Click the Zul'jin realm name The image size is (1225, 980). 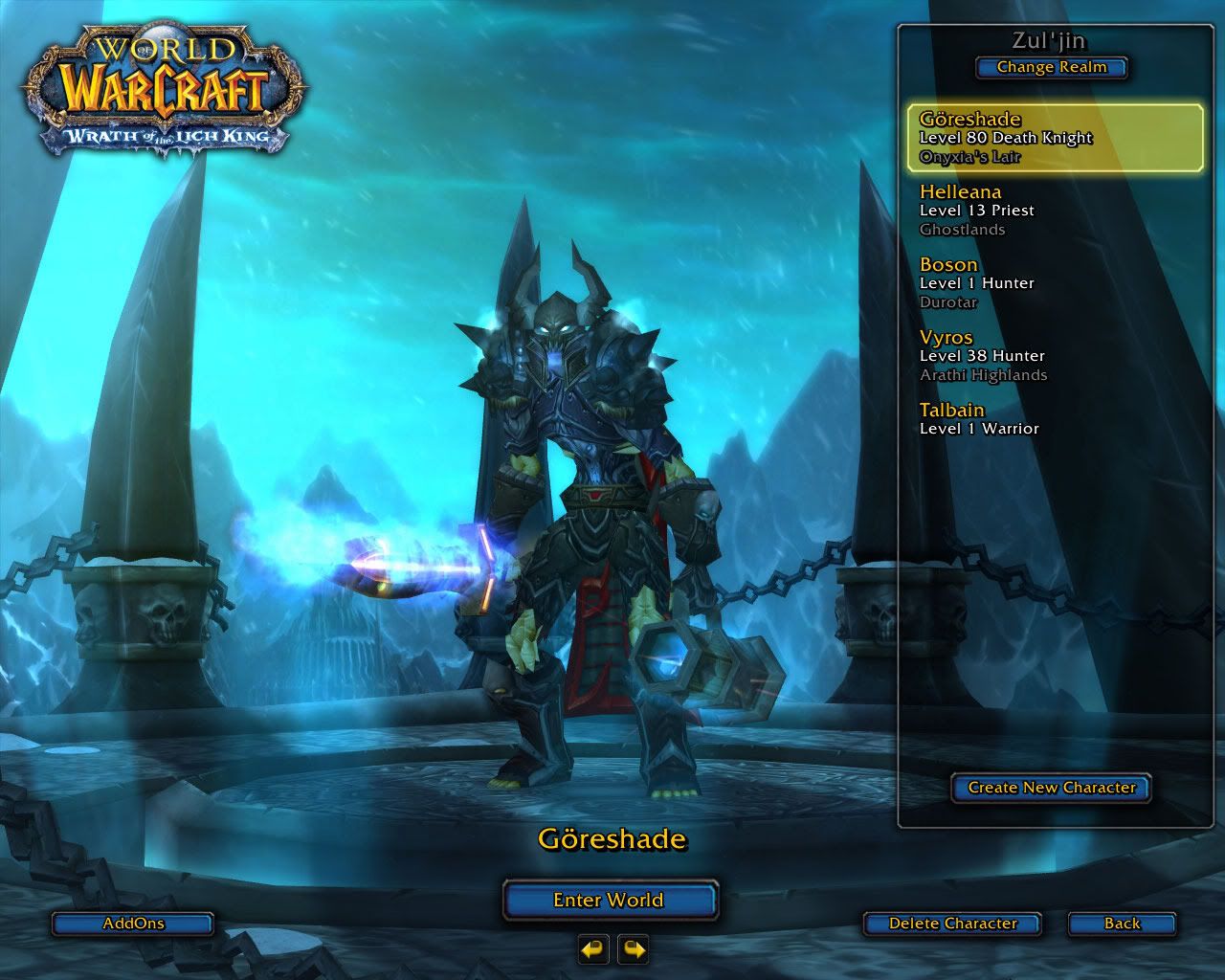(1051, 38)
